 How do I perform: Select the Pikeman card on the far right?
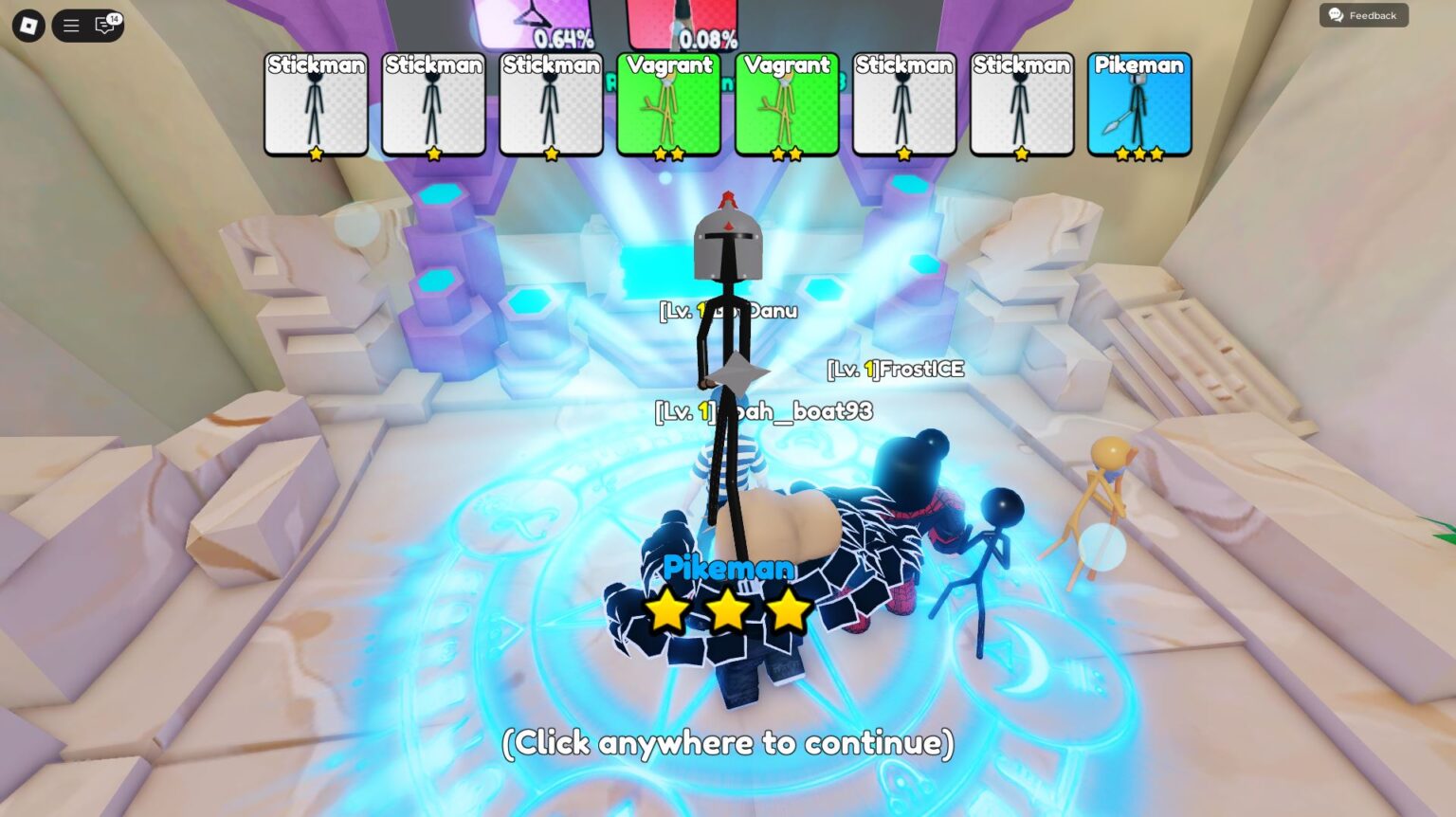[x=1138, y=104]
